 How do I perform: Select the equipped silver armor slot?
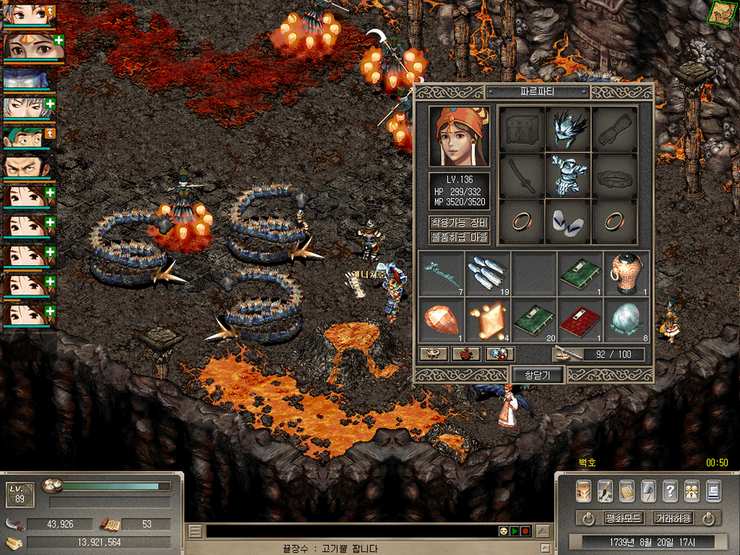[x=568, y=175]
